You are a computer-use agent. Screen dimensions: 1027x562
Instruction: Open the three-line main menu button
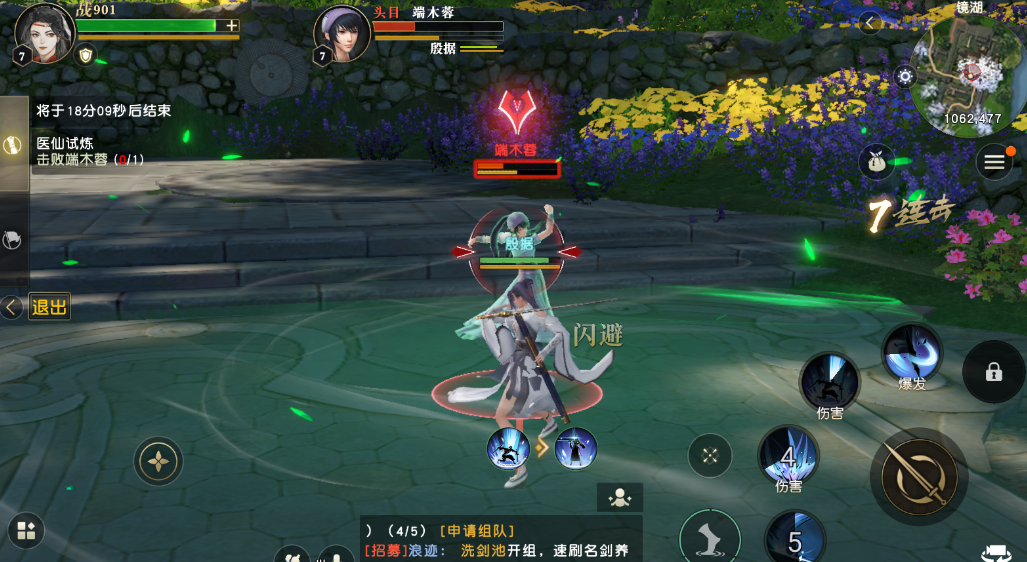click(993, 162)
